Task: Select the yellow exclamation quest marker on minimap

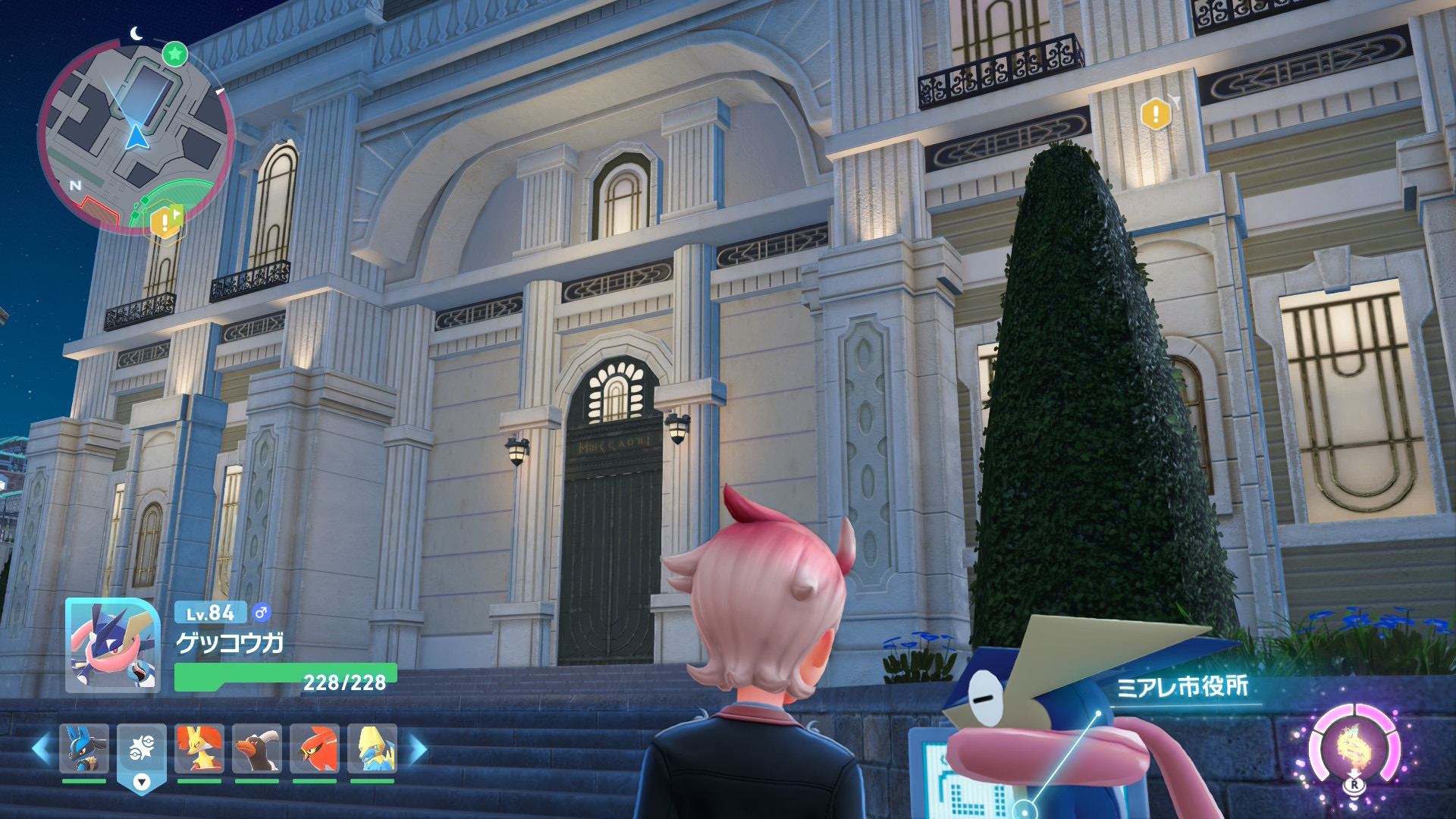Action: [165, 222]
